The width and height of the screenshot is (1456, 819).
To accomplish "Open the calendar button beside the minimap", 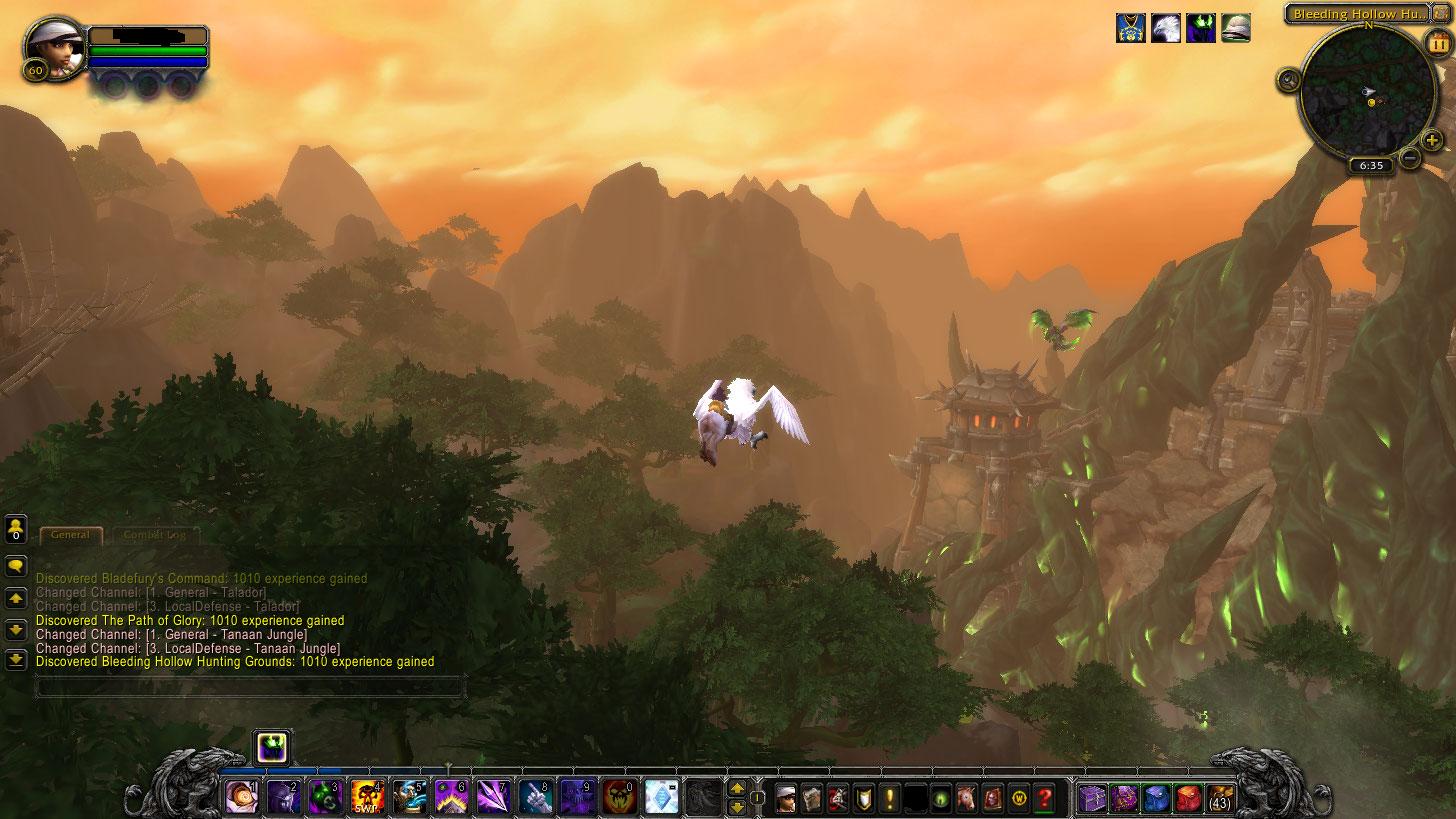I will [x=1439, y=45].
